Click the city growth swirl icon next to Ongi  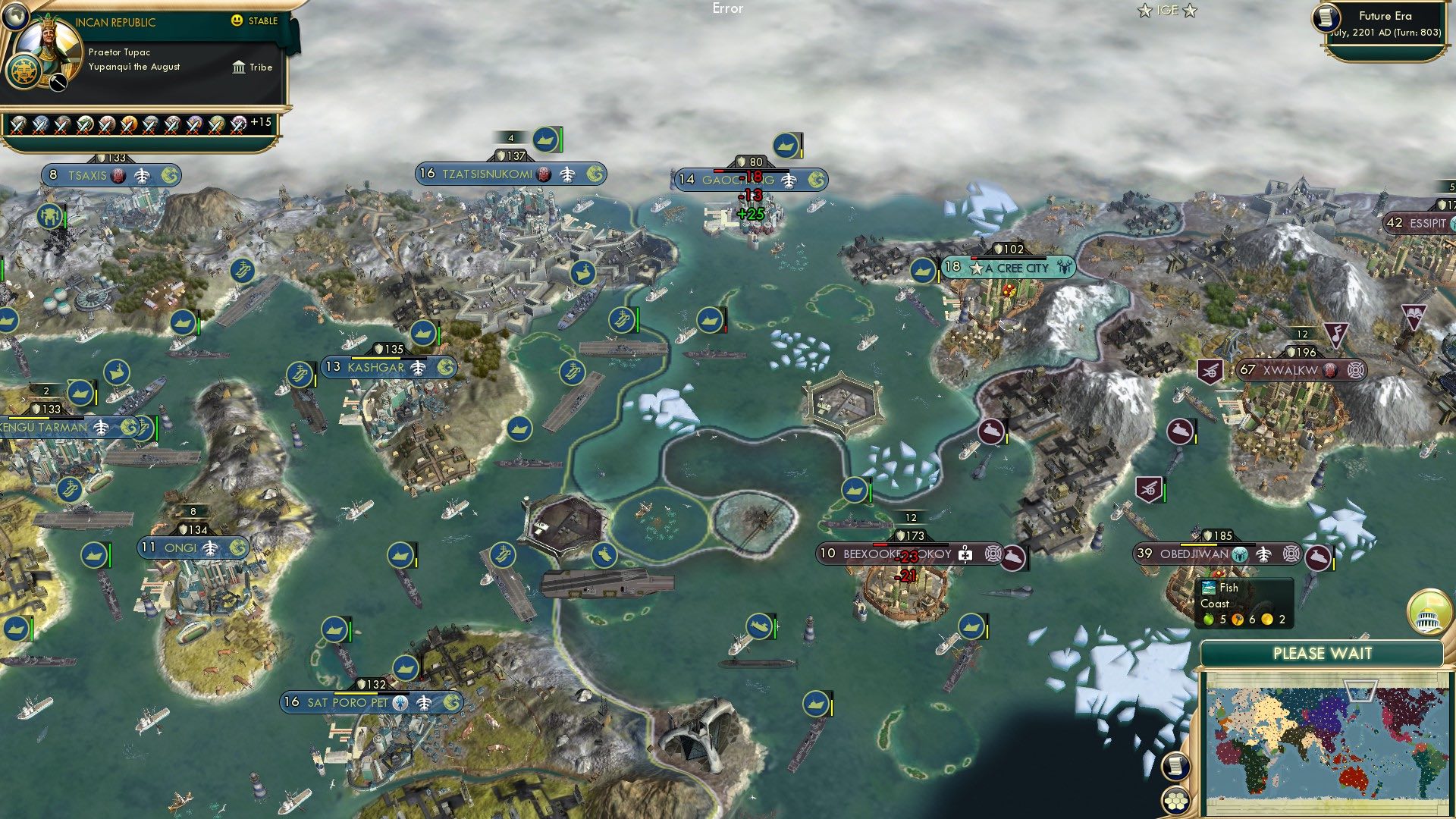(x=240, y=548)
